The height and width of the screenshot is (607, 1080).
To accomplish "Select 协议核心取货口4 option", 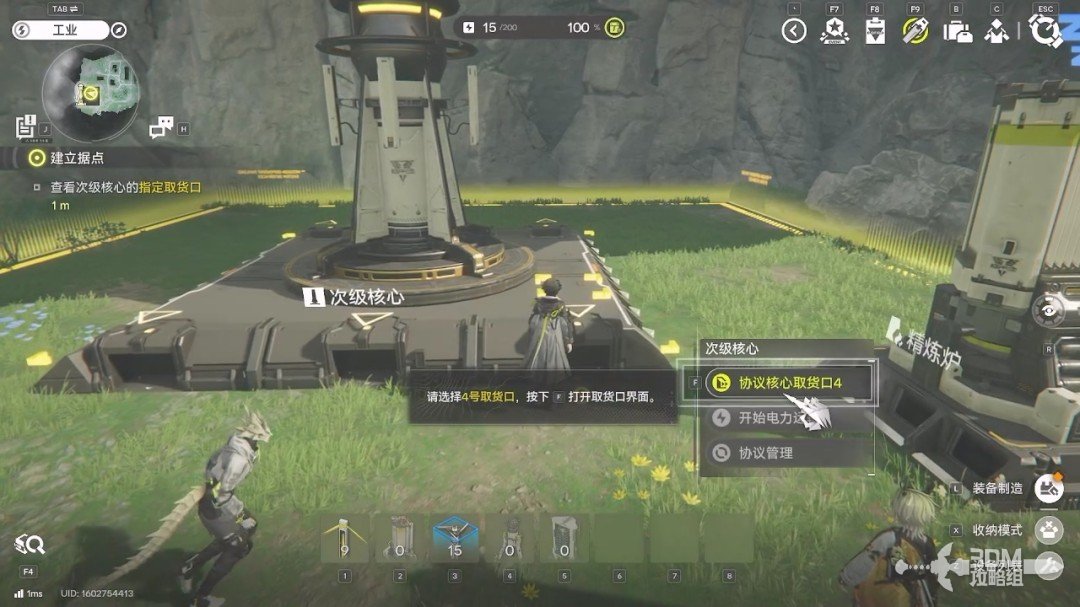I will click(778, 383).
